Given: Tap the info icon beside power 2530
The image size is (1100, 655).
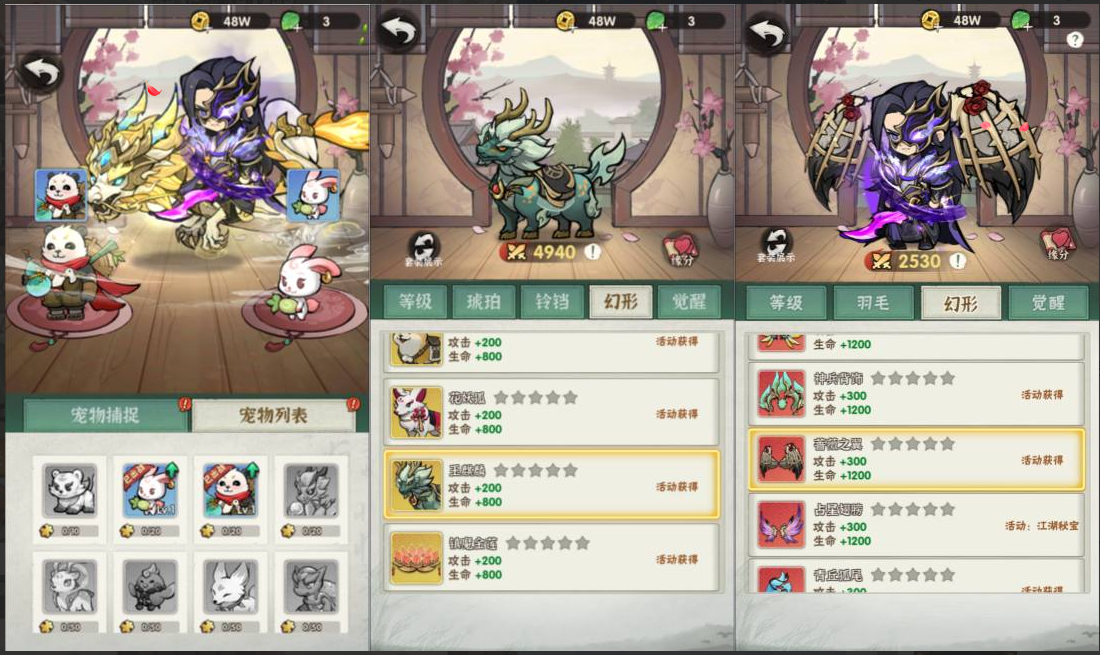Looking at the screenshot, I should click(957, 261).
